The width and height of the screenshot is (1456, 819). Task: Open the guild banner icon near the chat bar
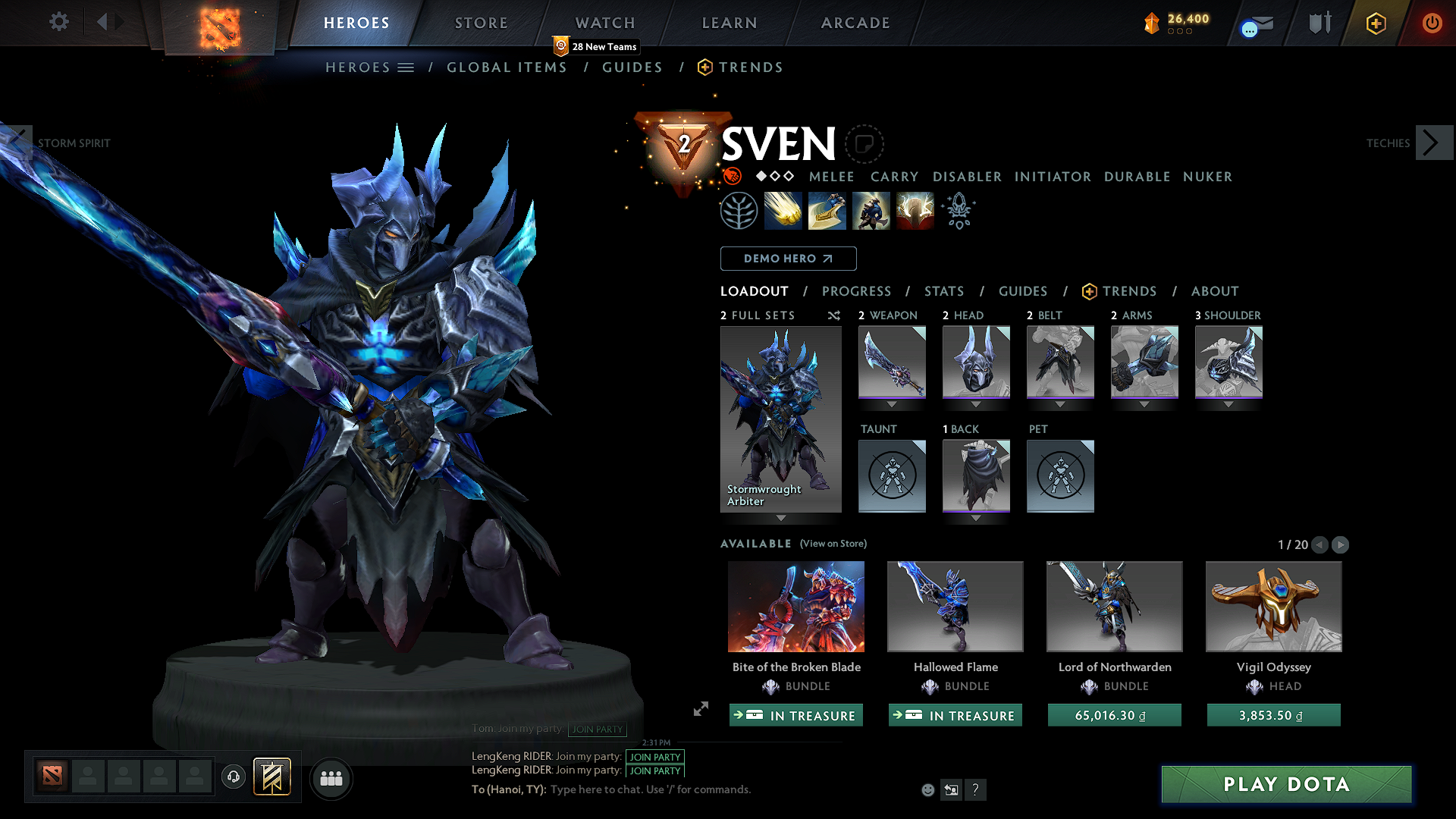click(273, 777)
